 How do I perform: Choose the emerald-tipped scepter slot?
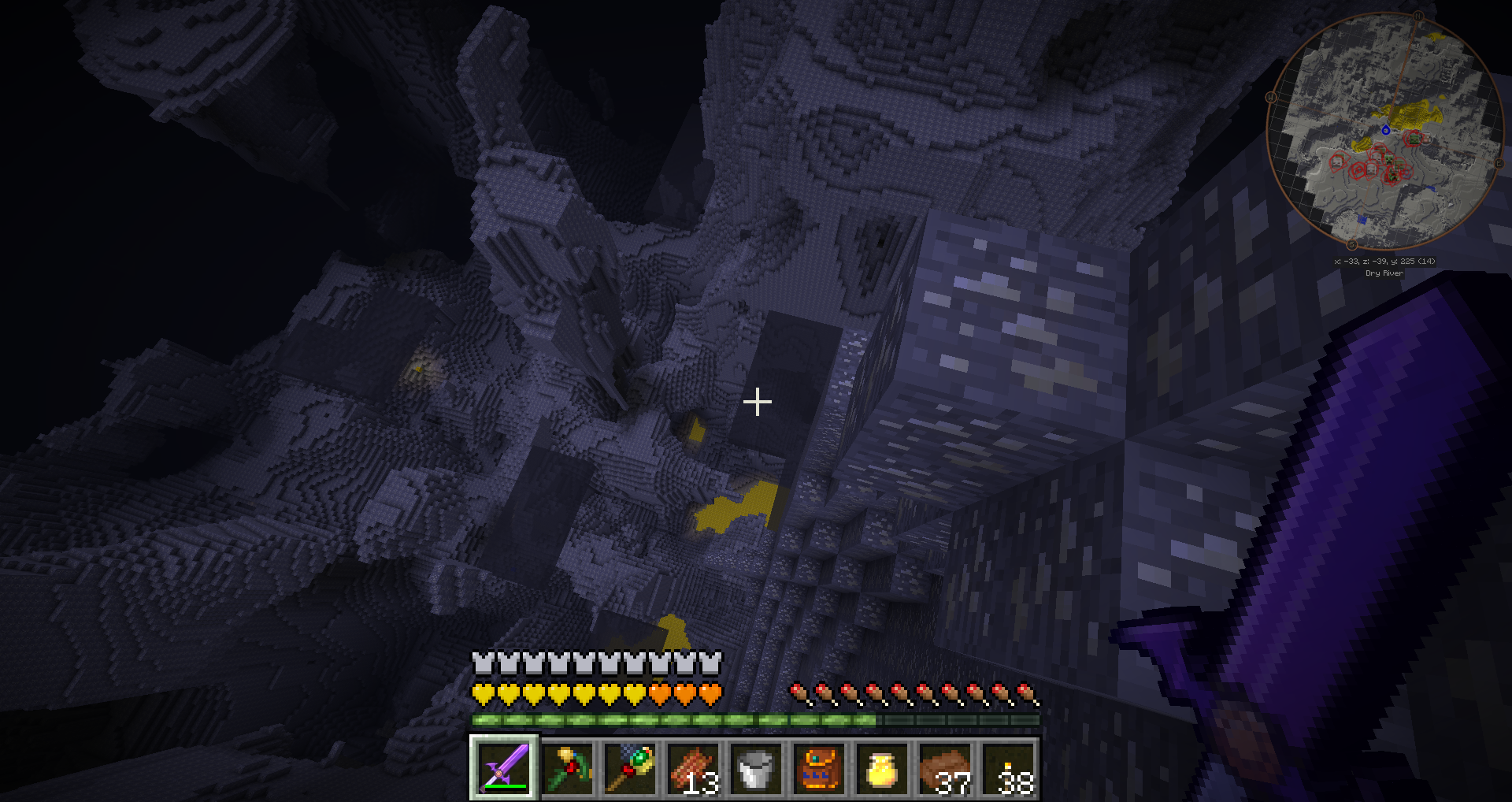[630, 768]
